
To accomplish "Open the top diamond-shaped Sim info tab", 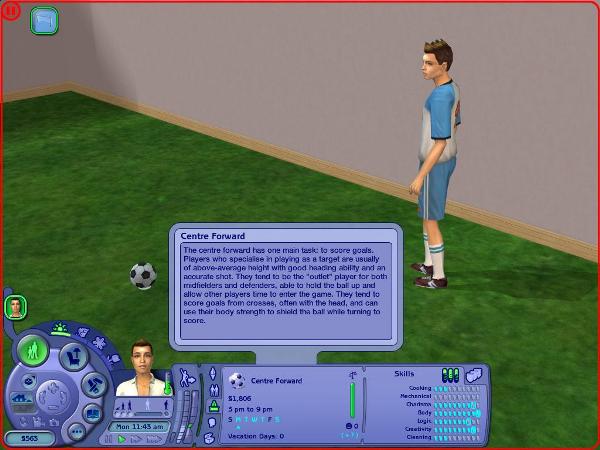I will pyautogui.click(x=212, y=374).
